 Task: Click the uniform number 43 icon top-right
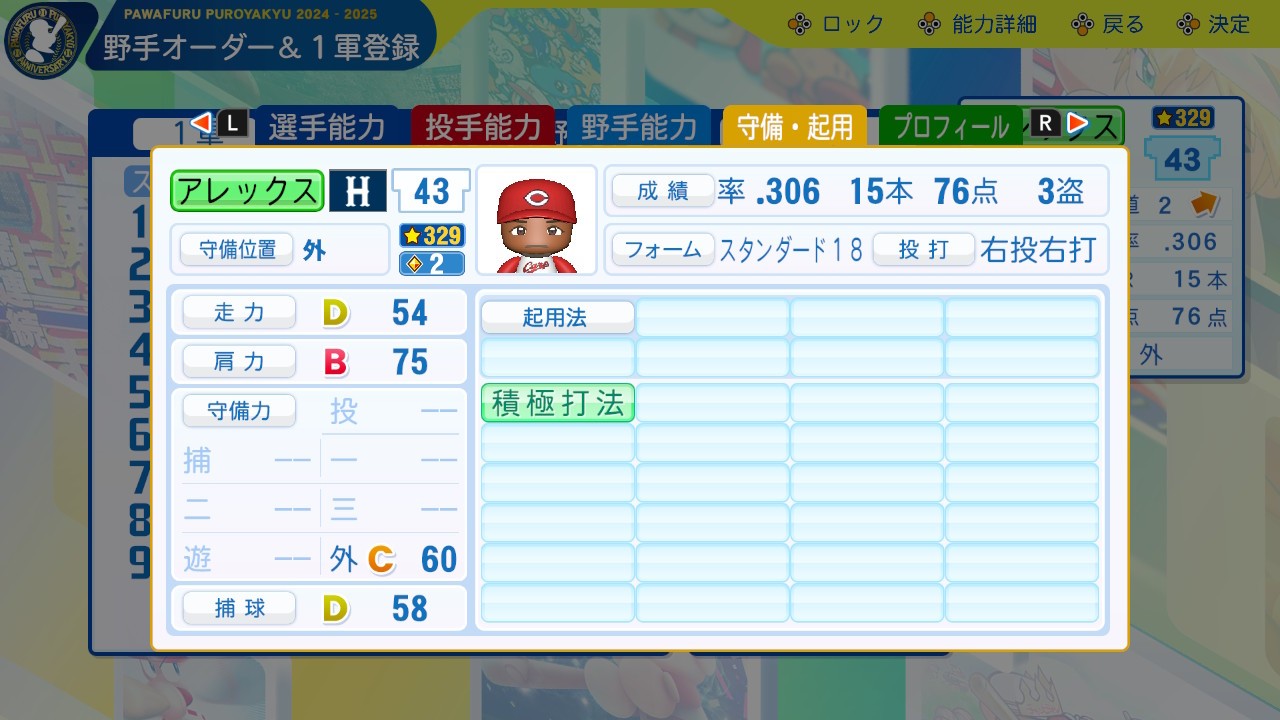click(1183, 160)
